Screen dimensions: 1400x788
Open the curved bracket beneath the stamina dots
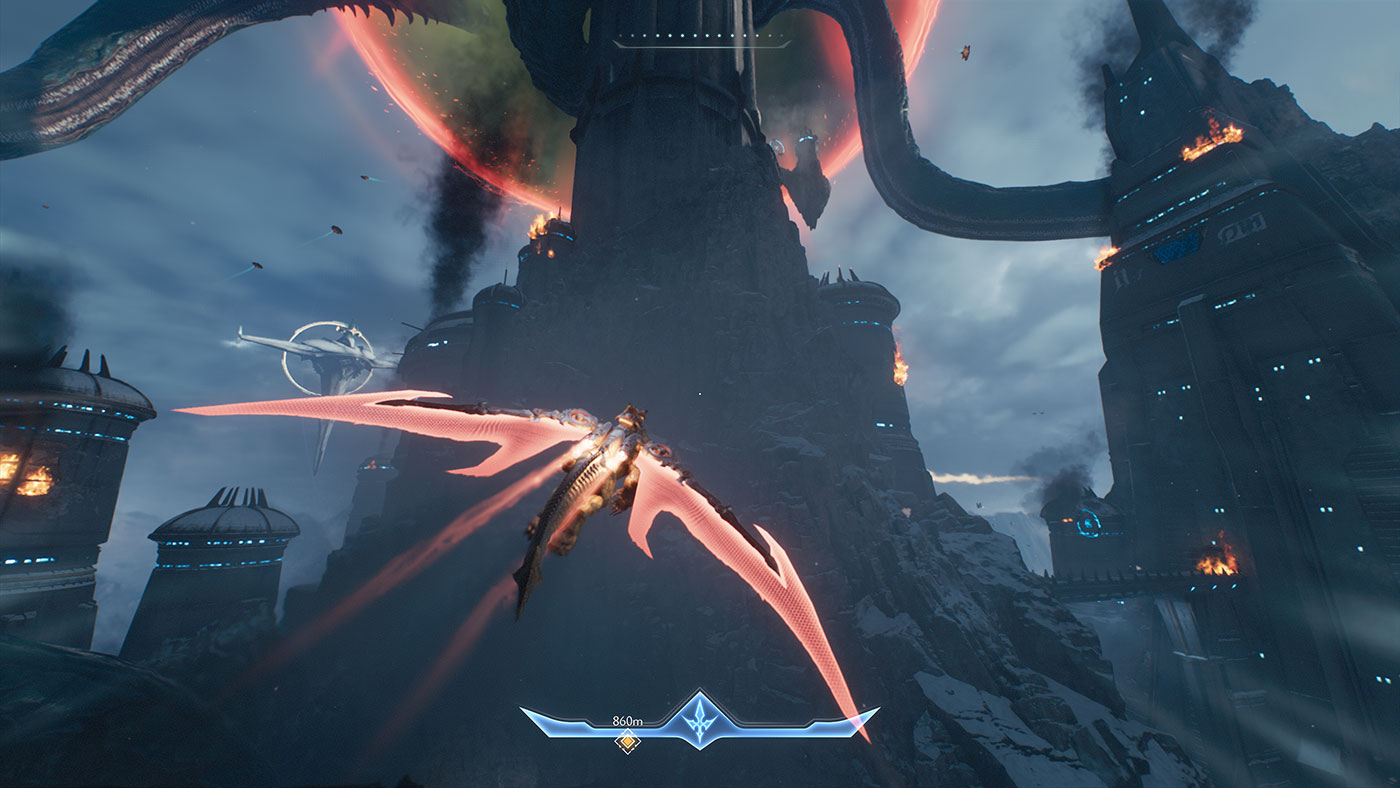pyautogui.click(x=700, y=45)
